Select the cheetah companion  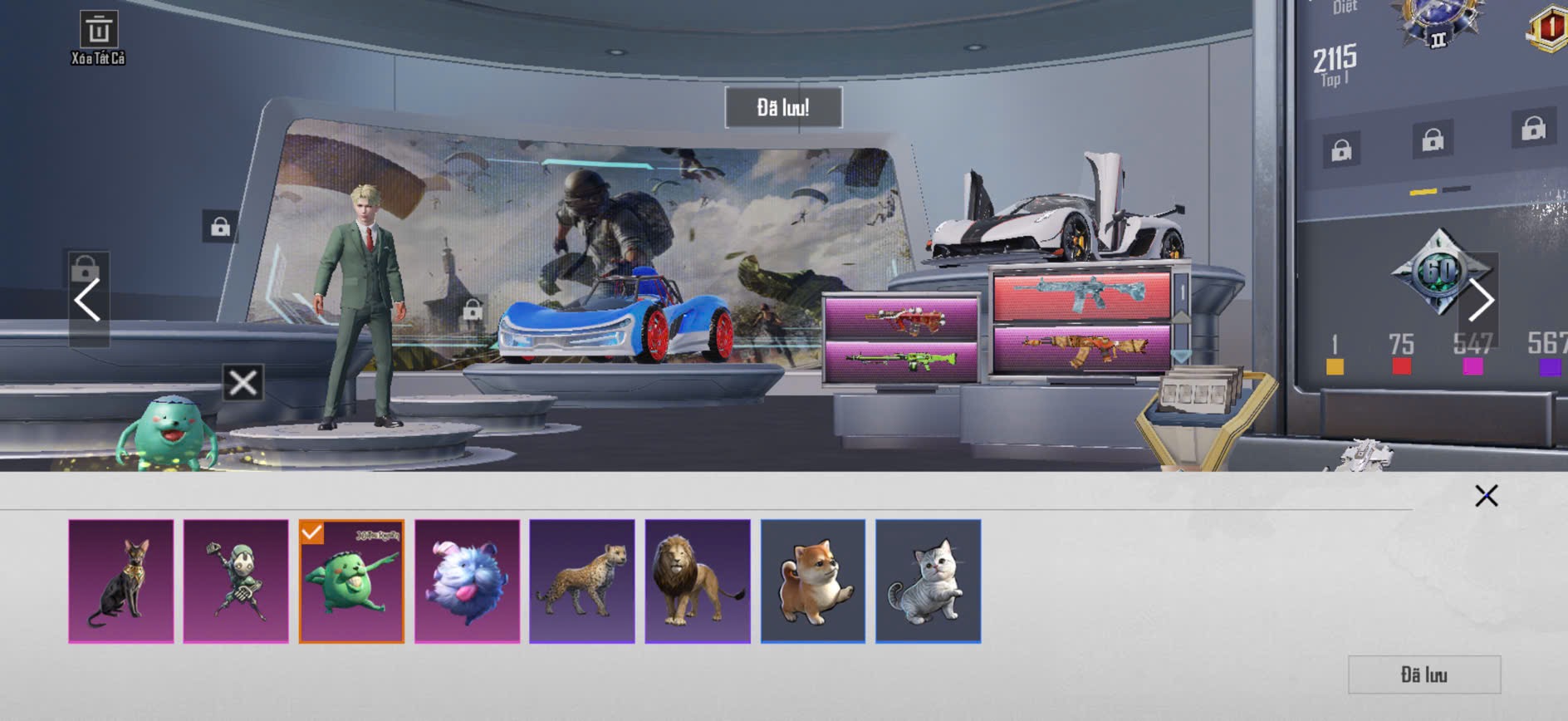pos(582,581)
